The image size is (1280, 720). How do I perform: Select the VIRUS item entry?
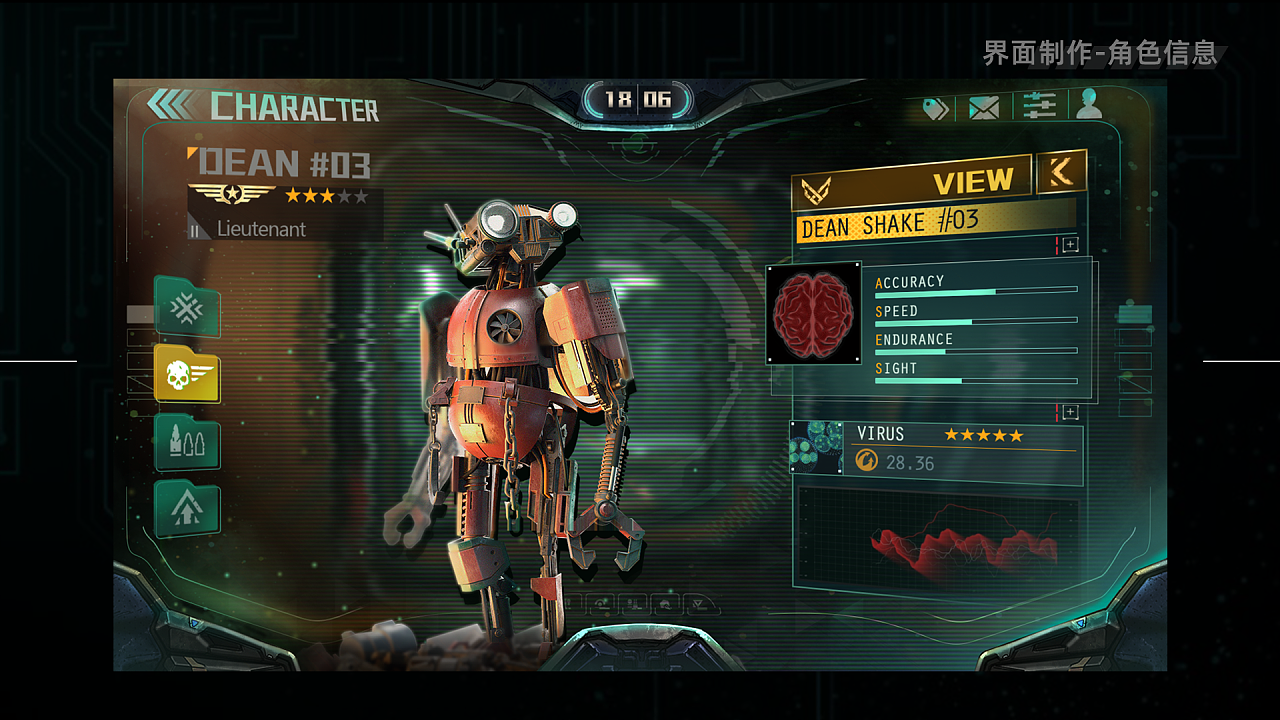966,449
